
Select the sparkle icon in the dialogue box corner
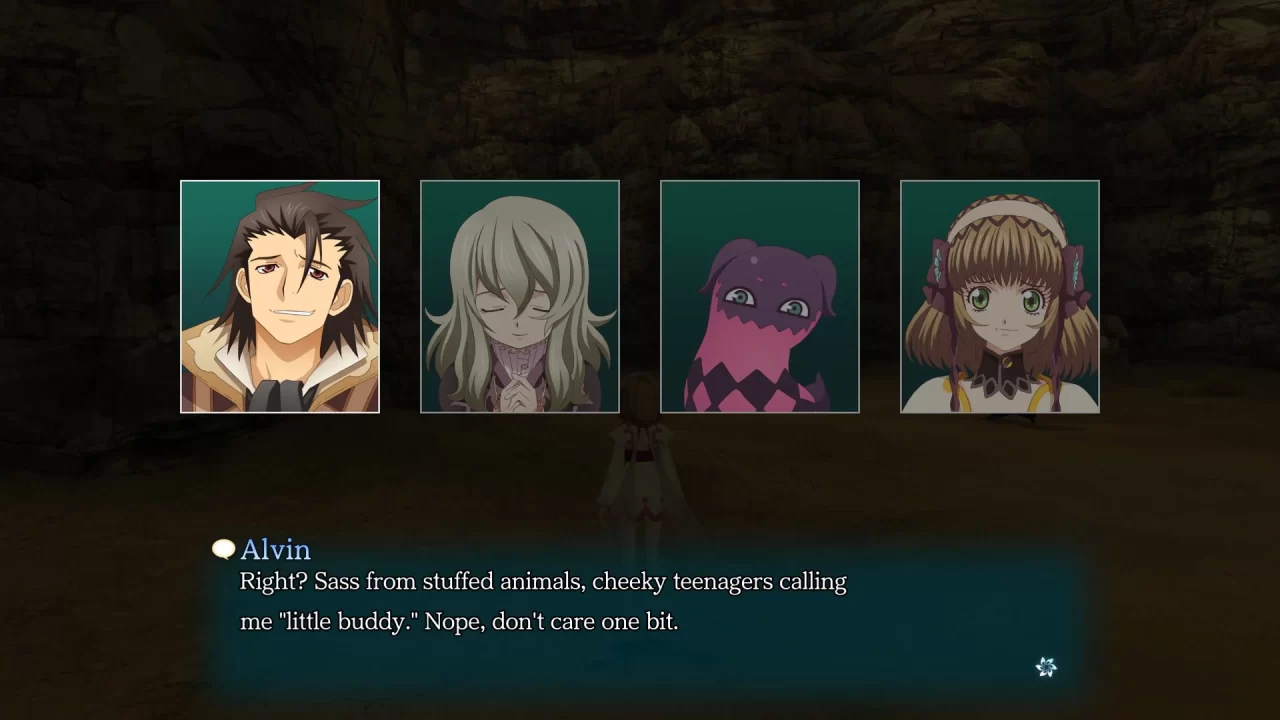pos(1046,667)
